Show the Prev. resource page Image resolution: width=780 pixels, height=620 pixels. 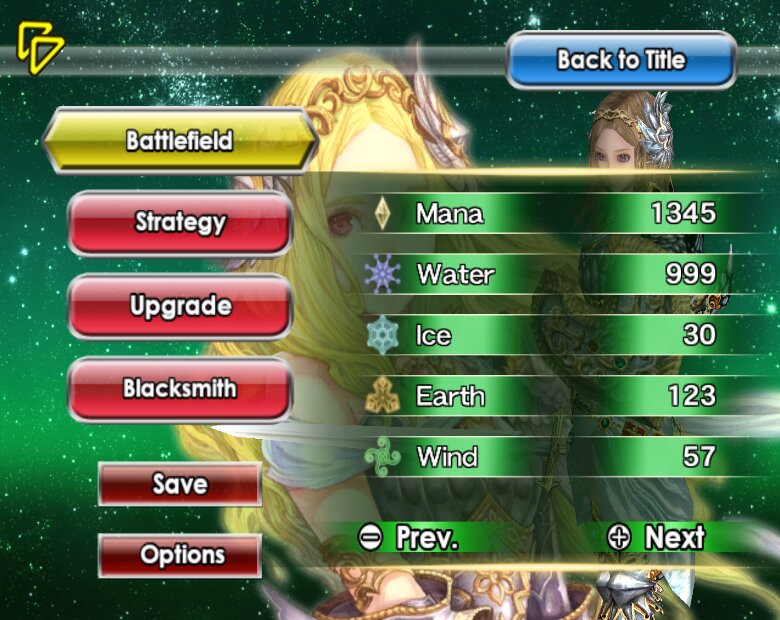click(408, 537)
